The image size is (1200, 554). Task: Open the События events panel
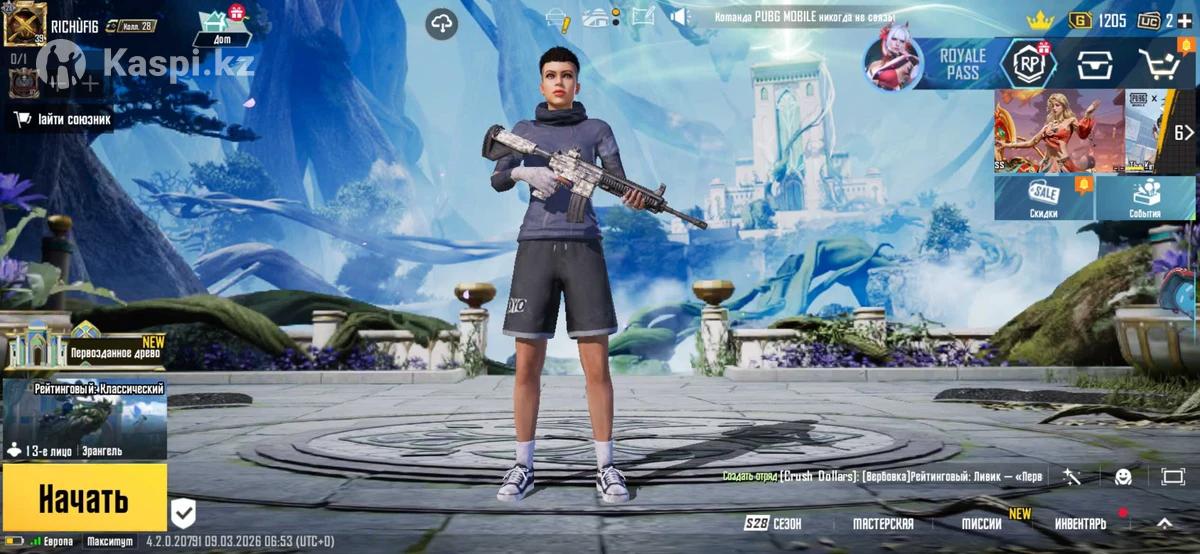coord(1145,198)
